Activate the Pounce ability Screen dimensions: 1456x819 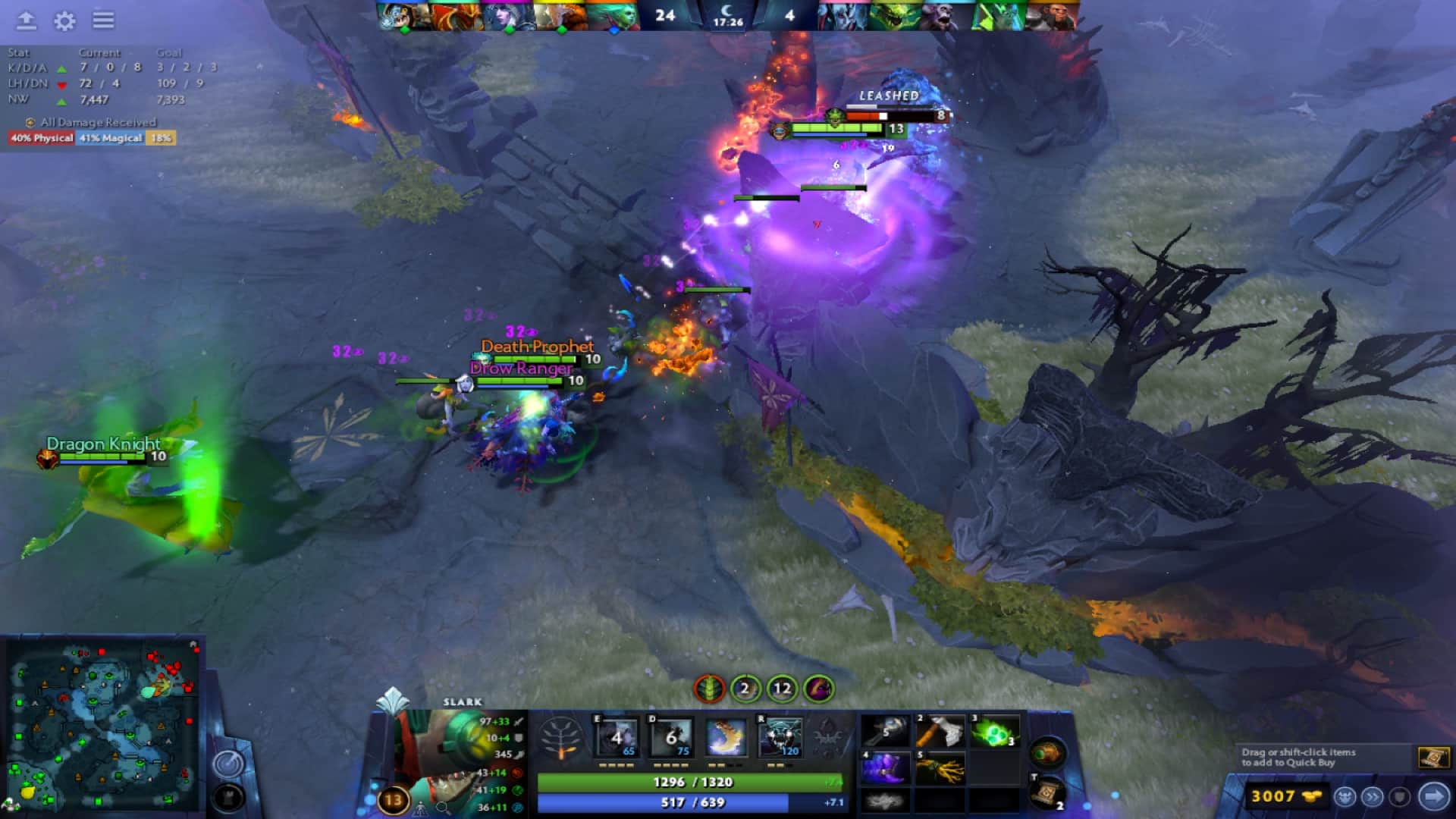[671, 738]
